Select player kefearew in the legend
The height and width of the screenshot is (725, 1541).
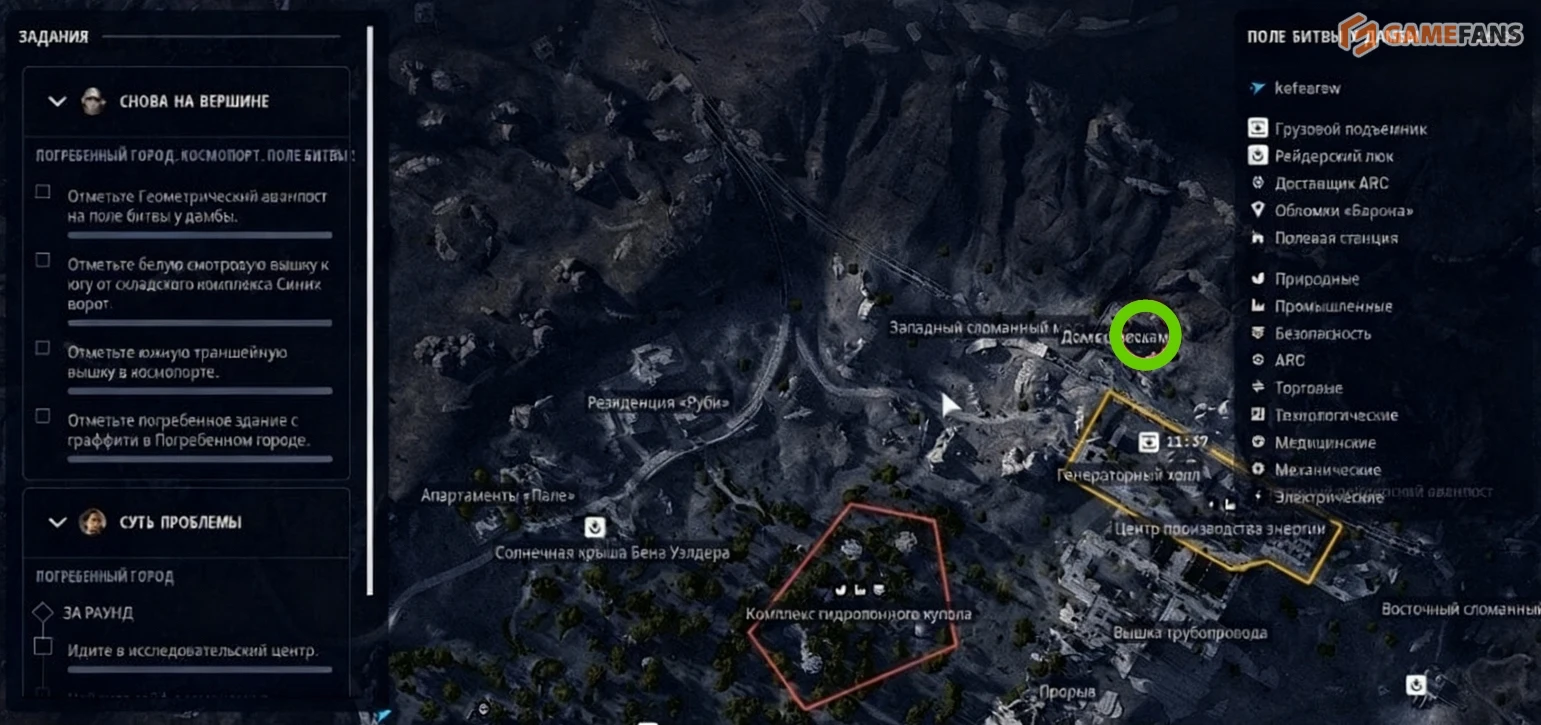pyautogui.click(x=1307, y=88)
